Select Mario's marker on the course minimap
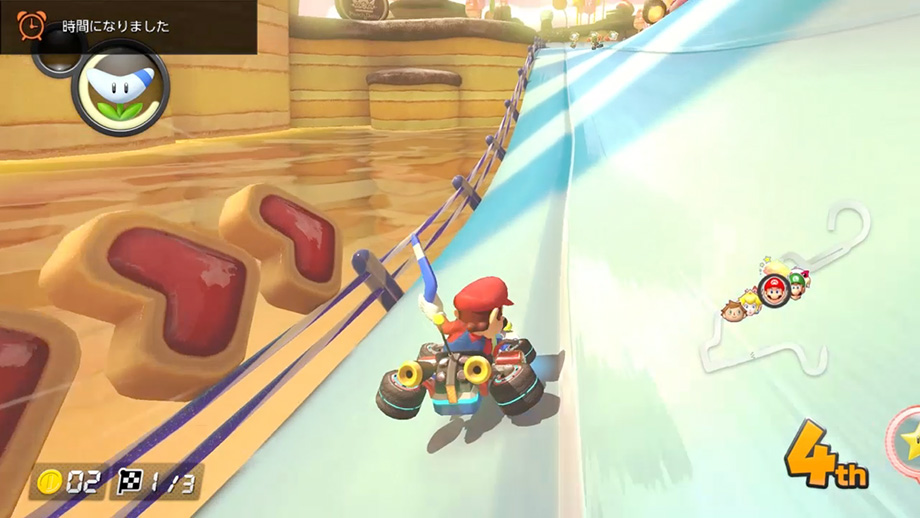Image resolution: width=920 pixels, height=518 pixels. pyautogui.click(x=773, y=291)
